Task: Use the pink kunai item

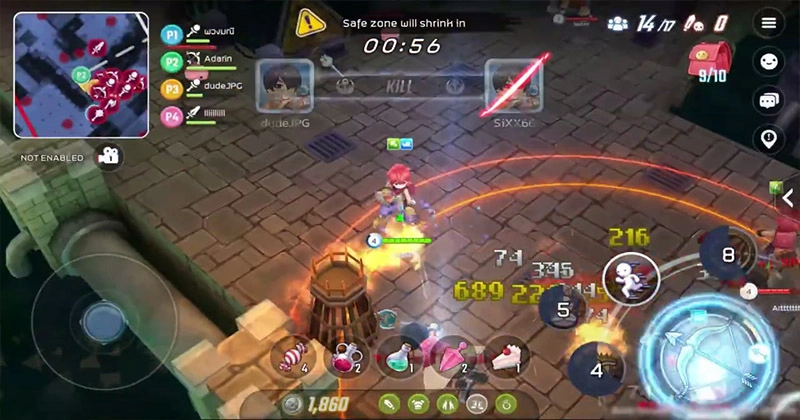Action: 453,356
